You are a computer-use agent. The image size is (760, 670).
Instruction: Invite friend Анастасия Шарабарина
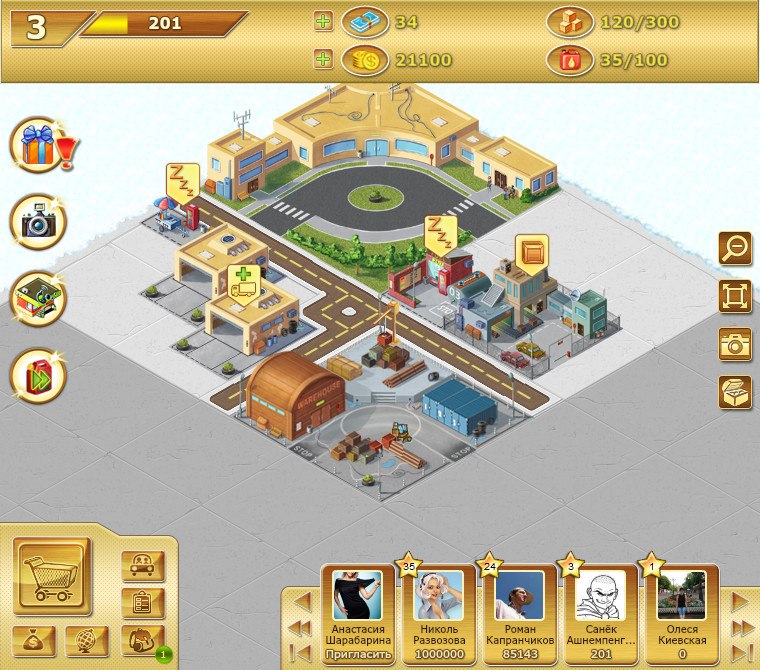coord(357,654)
